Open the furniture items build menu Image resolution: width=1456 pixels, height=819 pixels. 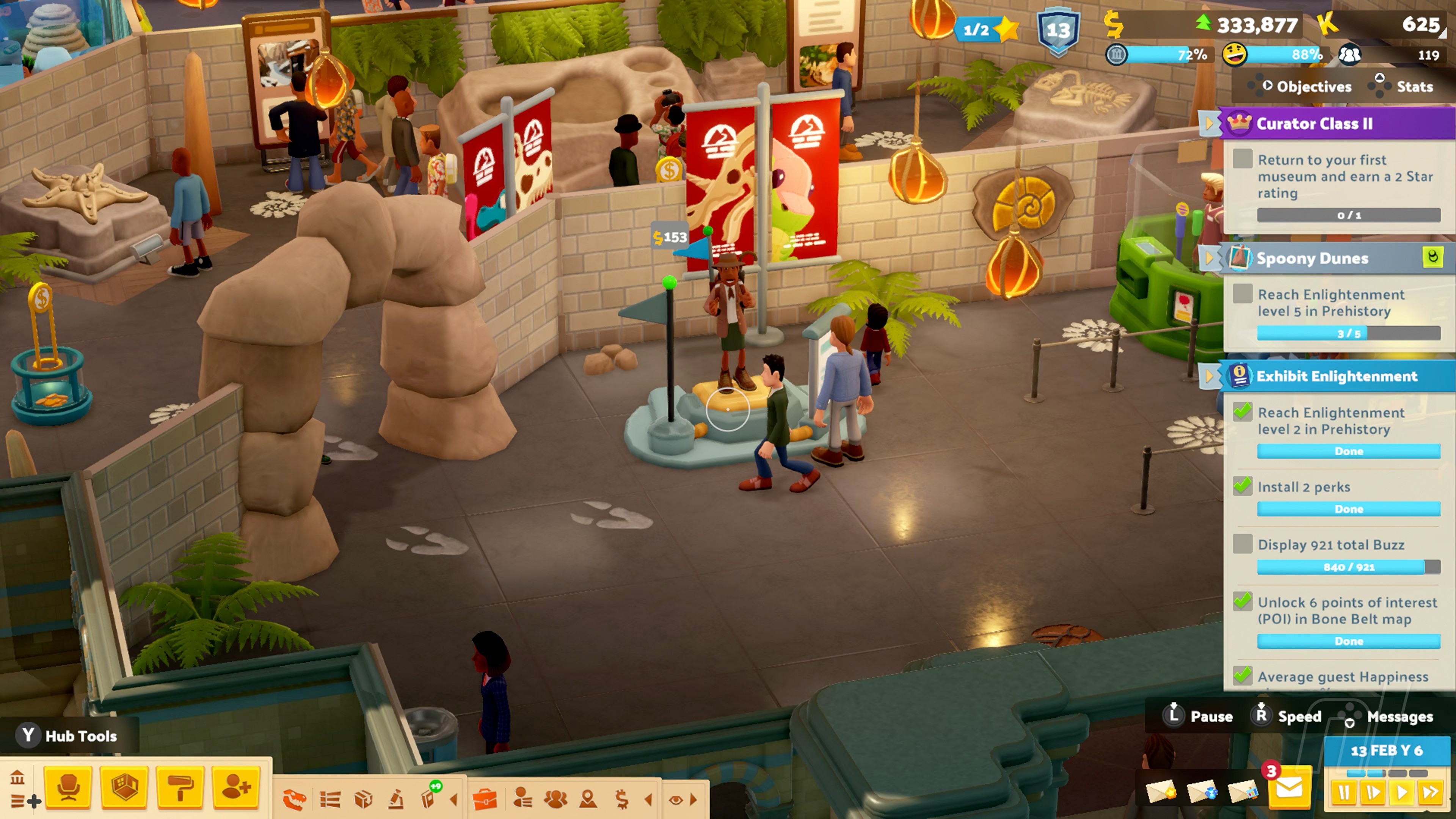pyautogui.click(x=68, y=788)
